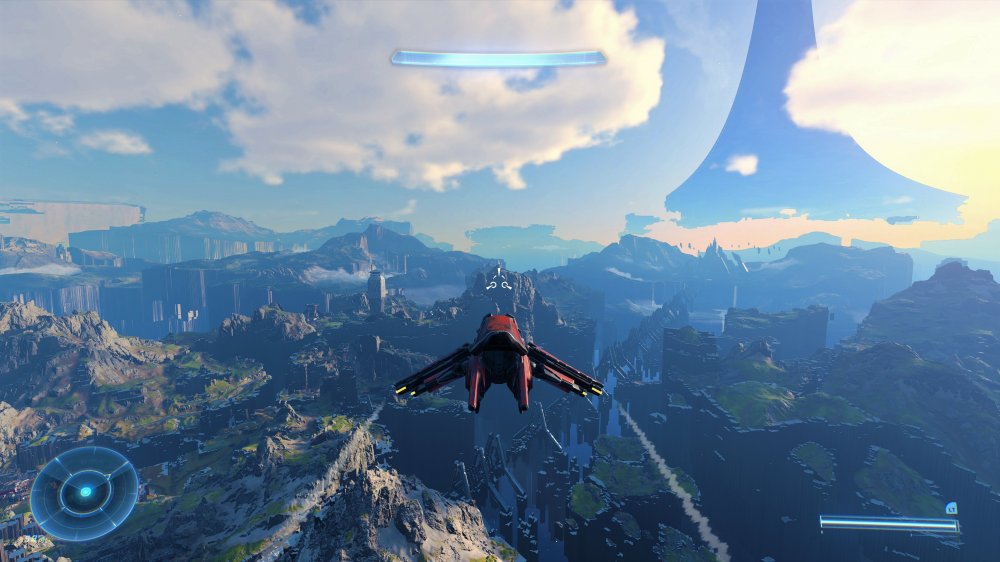Click the circular motion tracker radar
1000x562 pixels.
point(84,492)
